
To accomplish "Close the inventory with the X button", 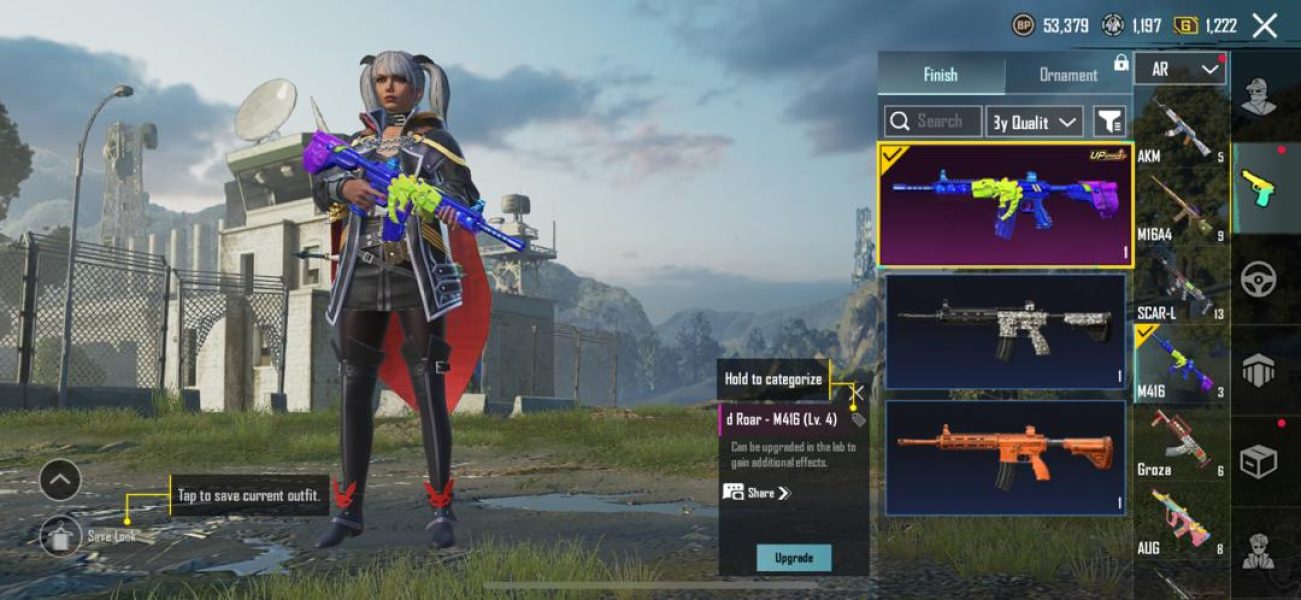I will click(x=1265, y=26).
